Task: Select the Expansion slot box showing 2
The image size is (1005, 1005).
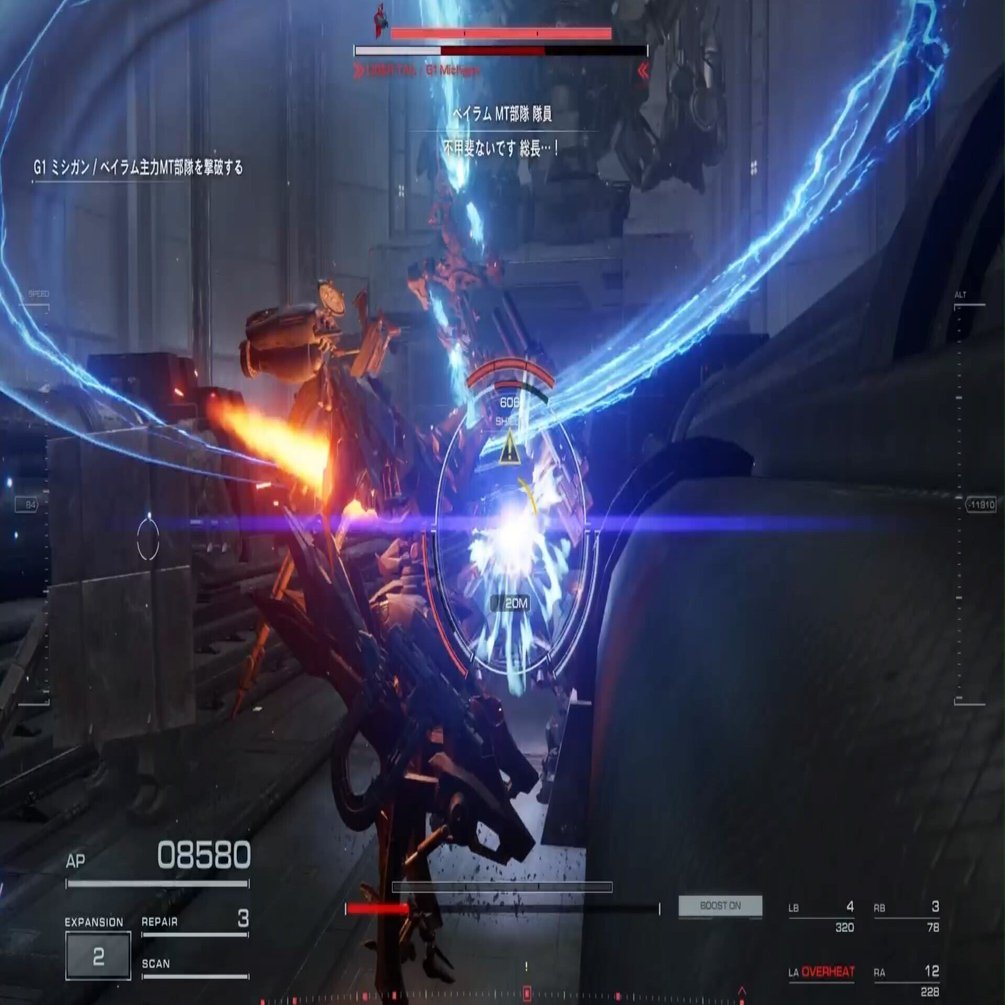Action: [98, 955]
